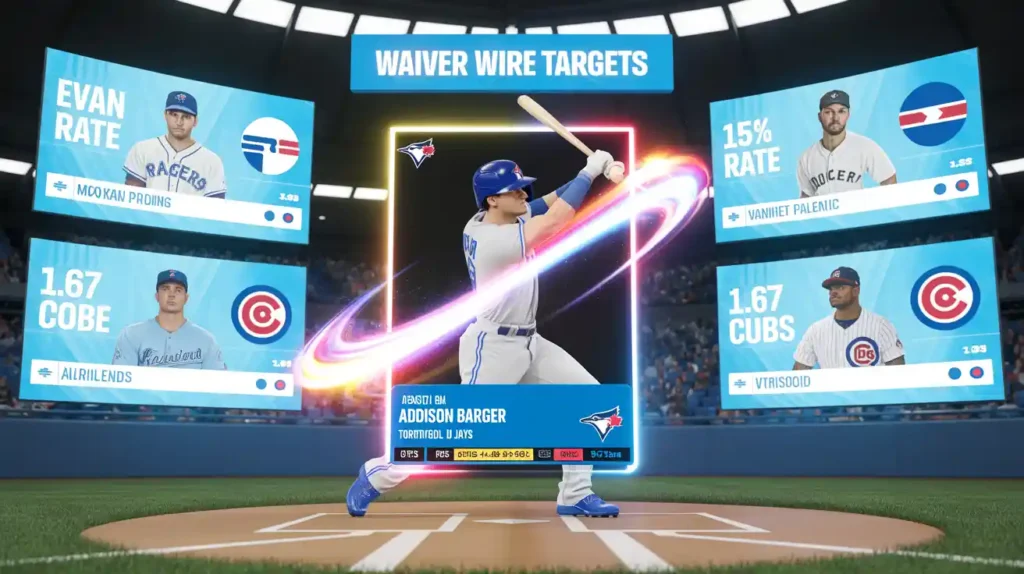Select the Waiver Wire Targets header banner
Image resolution: width=1024 pixels, height=574 pixels.
click(511, 64)
